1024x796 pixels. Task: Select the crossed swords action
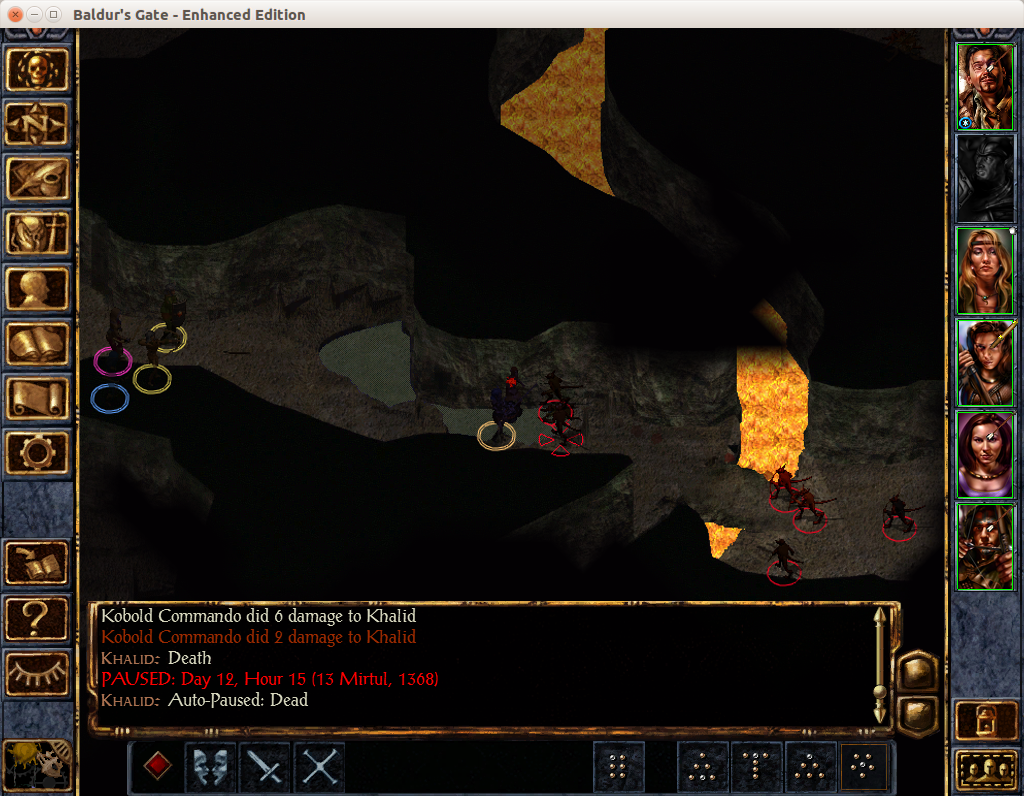319,767
